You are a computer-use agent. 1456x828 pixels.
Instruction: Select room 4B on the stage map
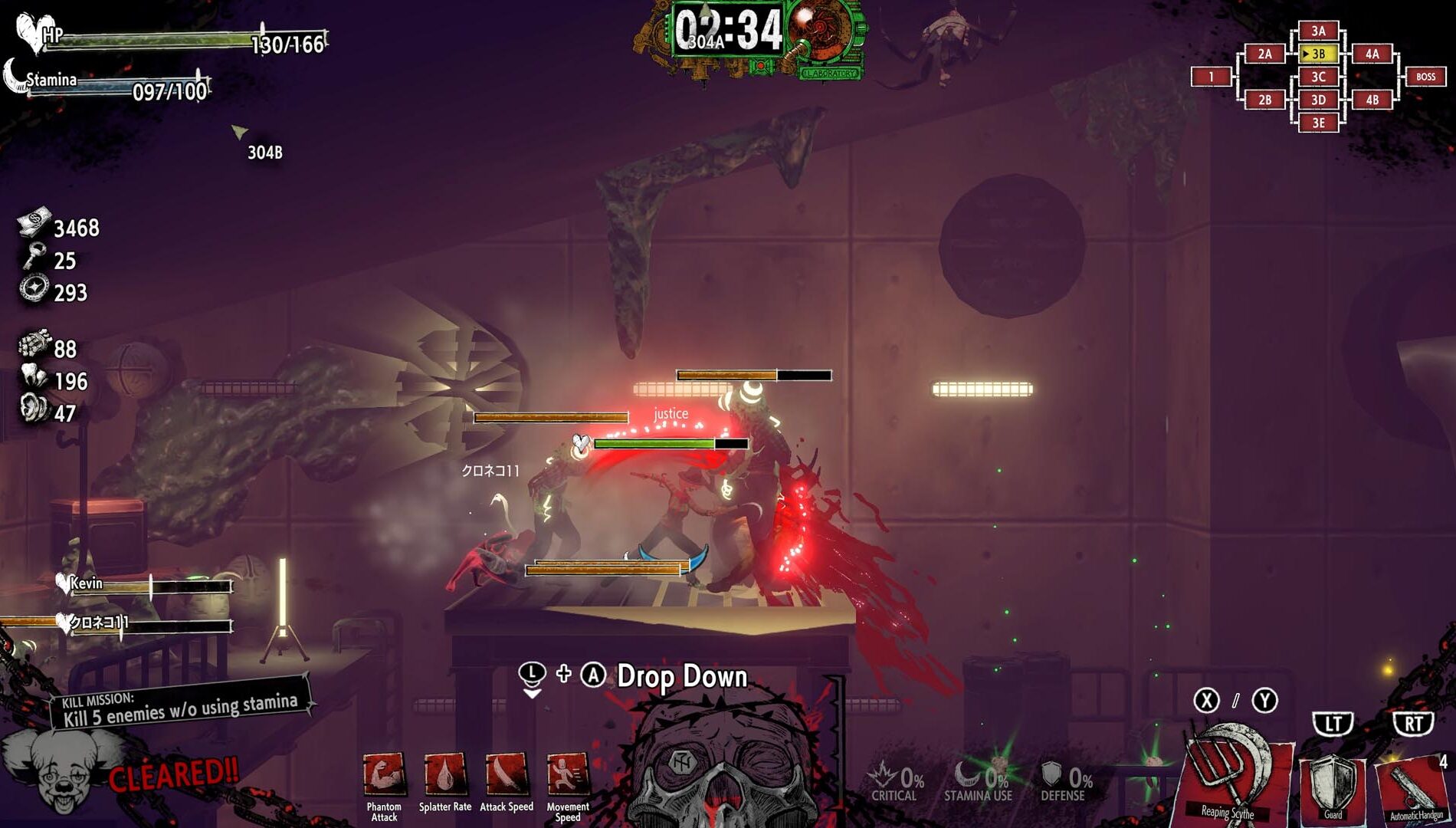(x=1372, y=100)
